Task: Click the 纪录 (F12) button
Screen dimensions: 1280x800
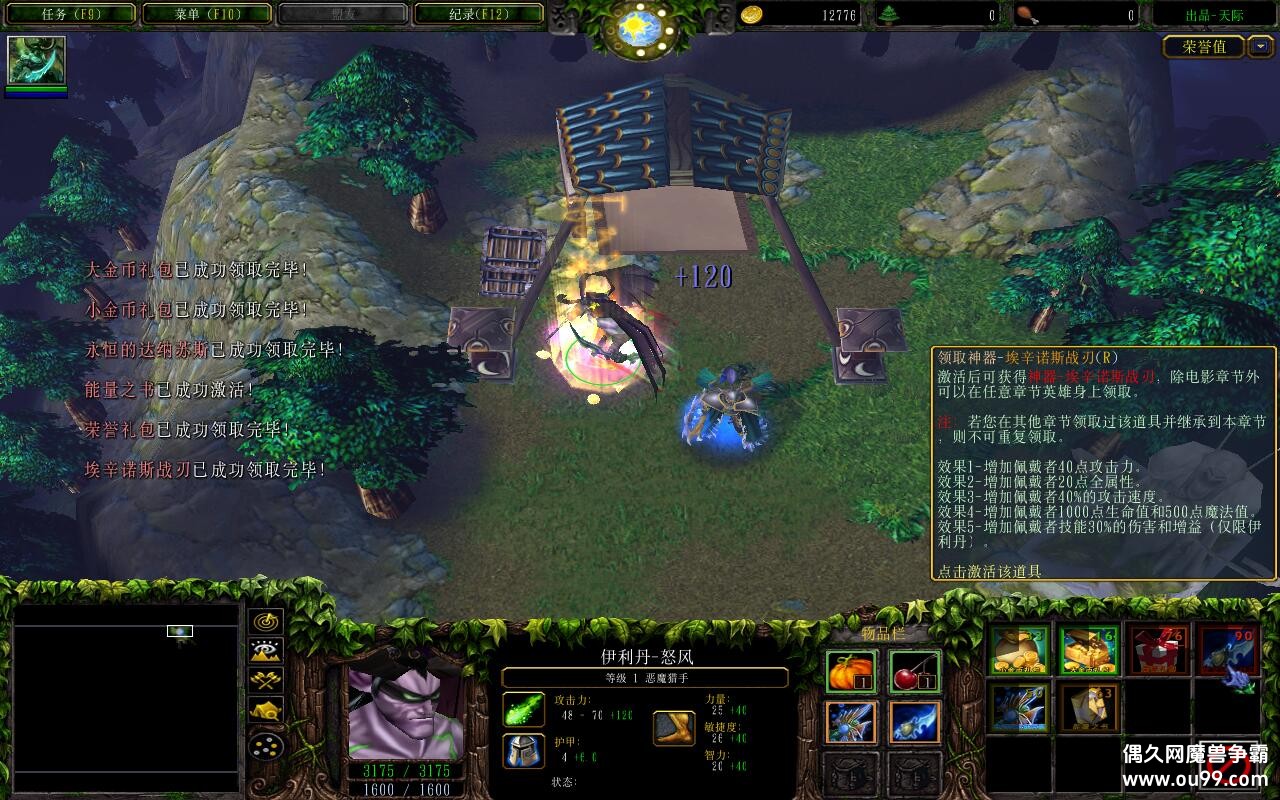Action: pyautogui.click(x=479, y=13)
